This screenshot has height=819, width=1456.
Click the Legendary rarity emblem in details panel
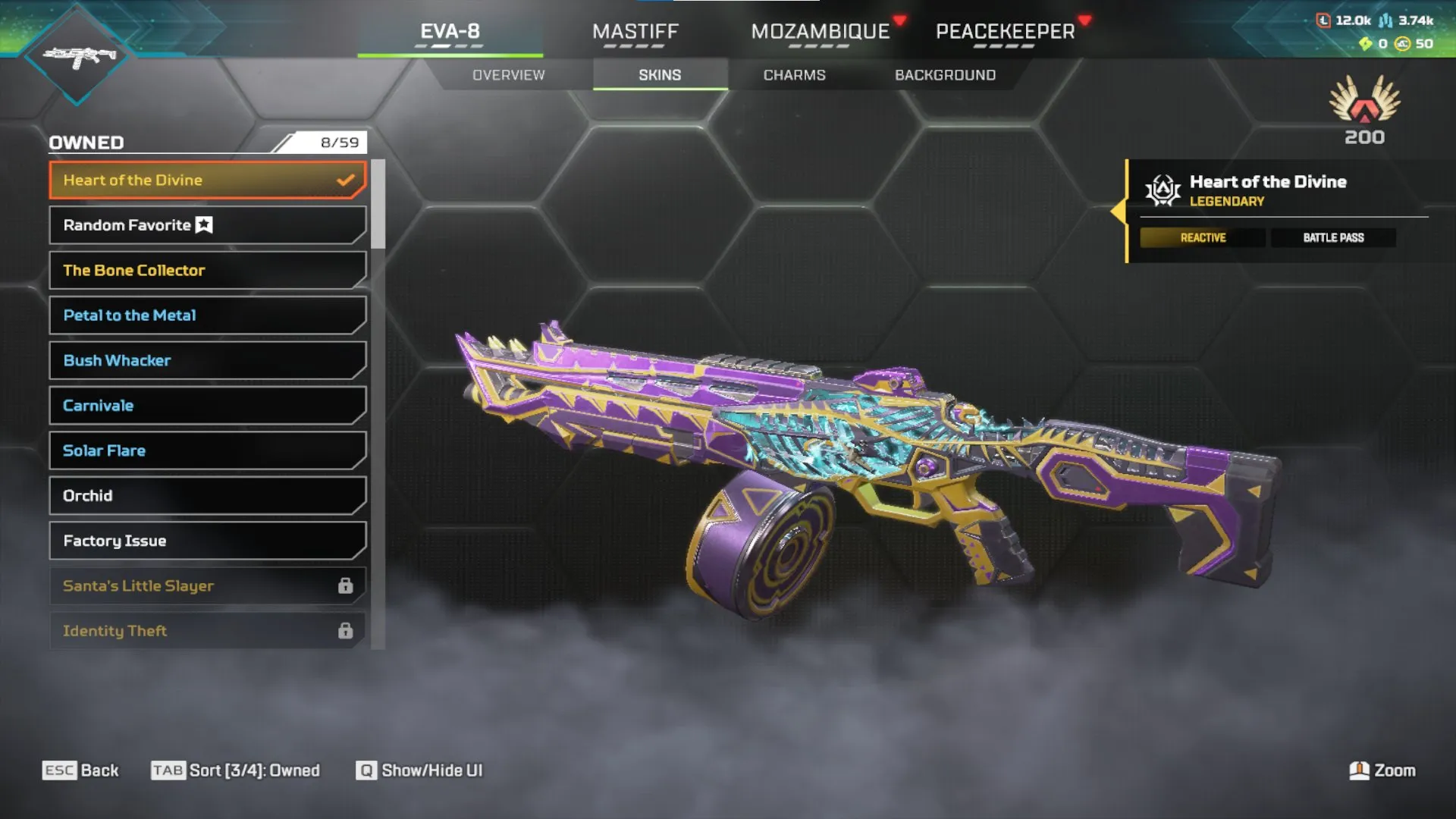click(x=1164, y=190)
